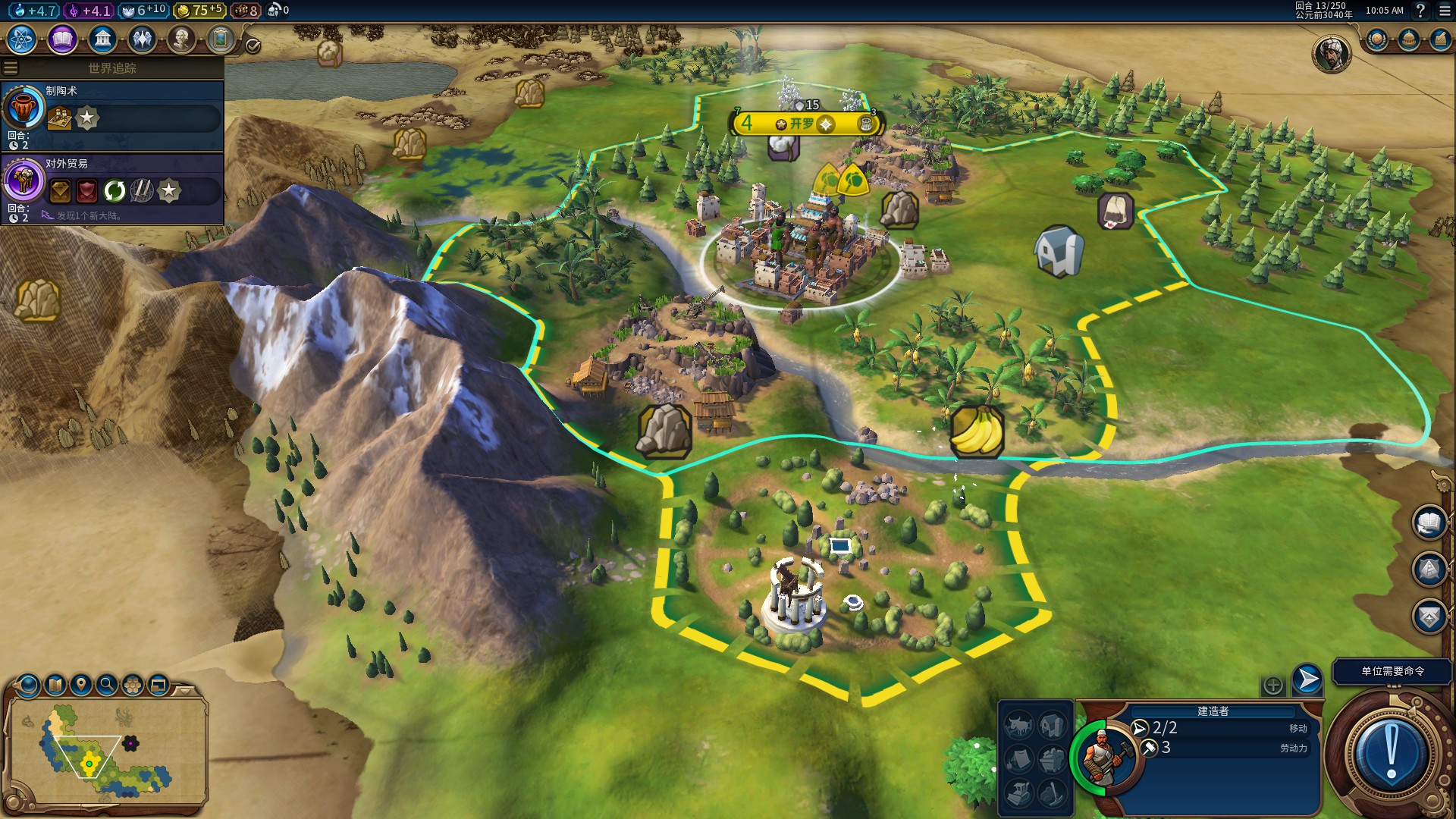Open the map pin tool

click(81, 685)
